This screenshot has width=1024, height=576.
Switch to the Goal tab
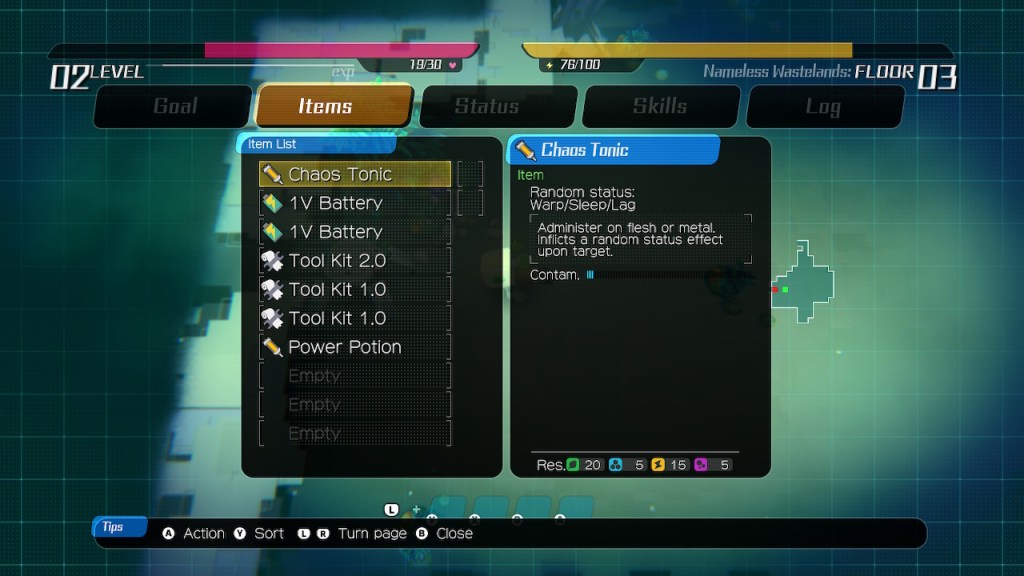pyautogui.click(x=174, y=106)
